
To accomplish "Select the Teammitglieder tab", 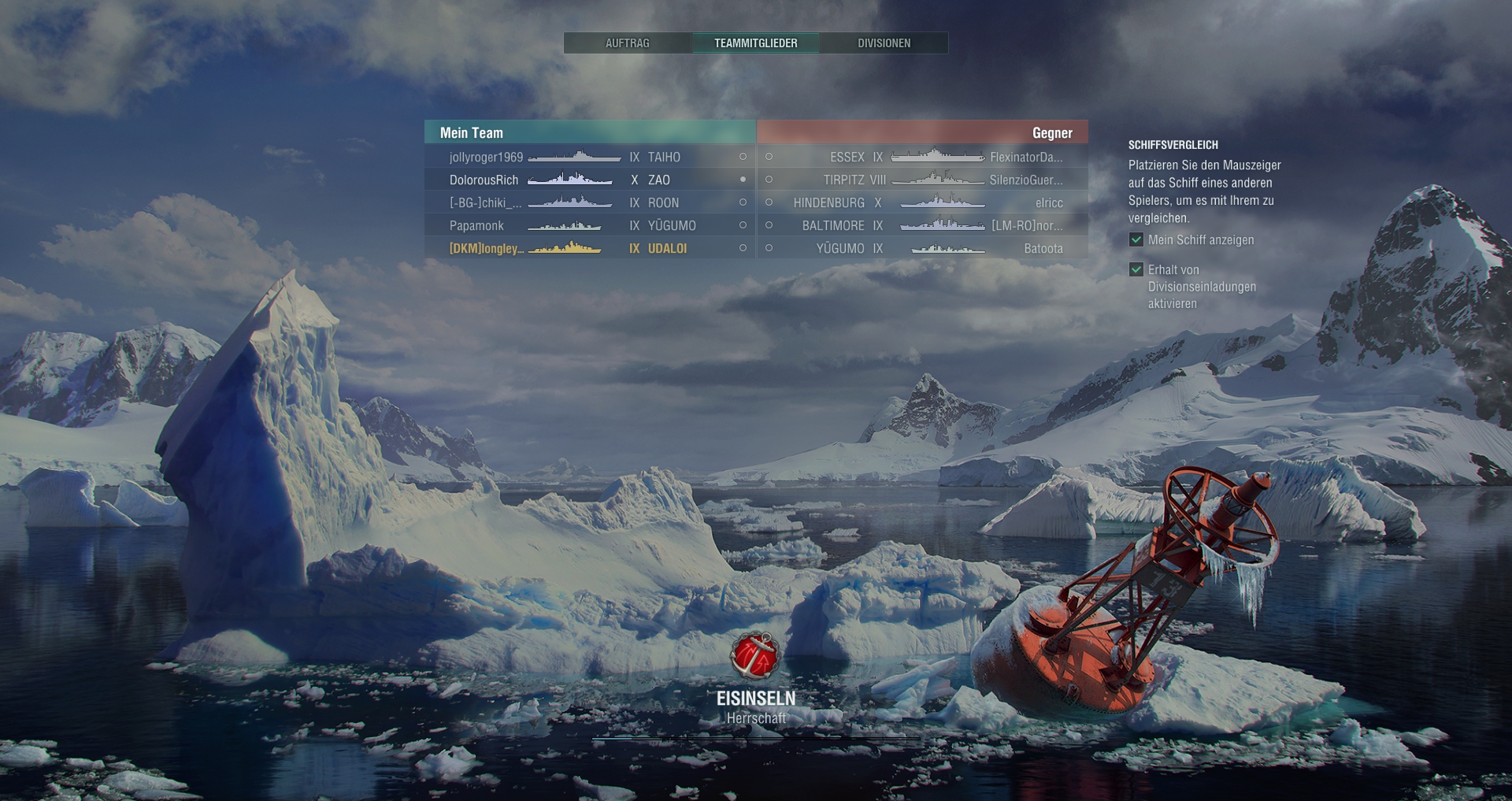I will tap(755, 43).
